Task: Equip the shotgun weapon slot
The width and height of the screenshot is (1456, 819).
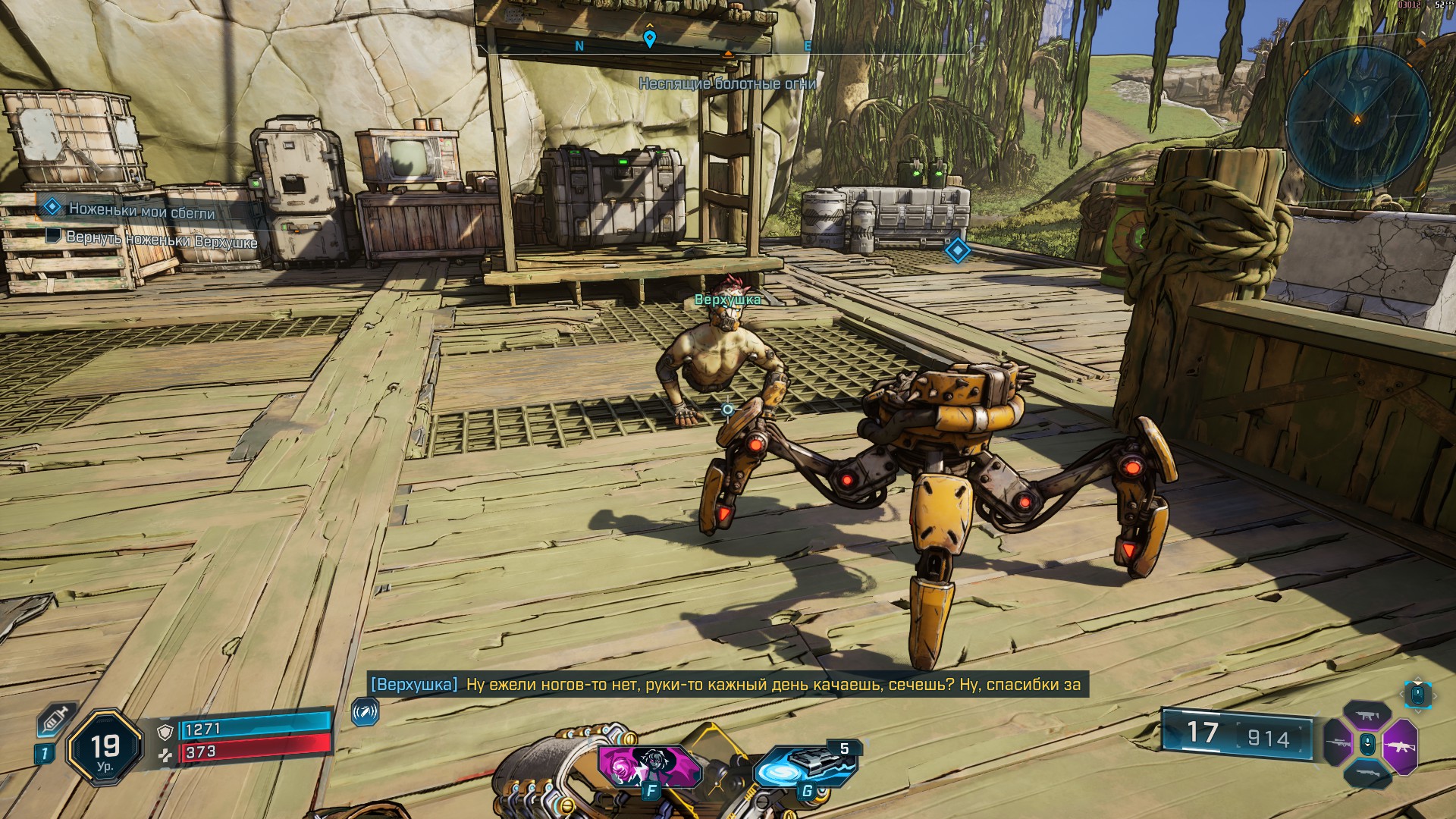Action: click(1367, 772)
